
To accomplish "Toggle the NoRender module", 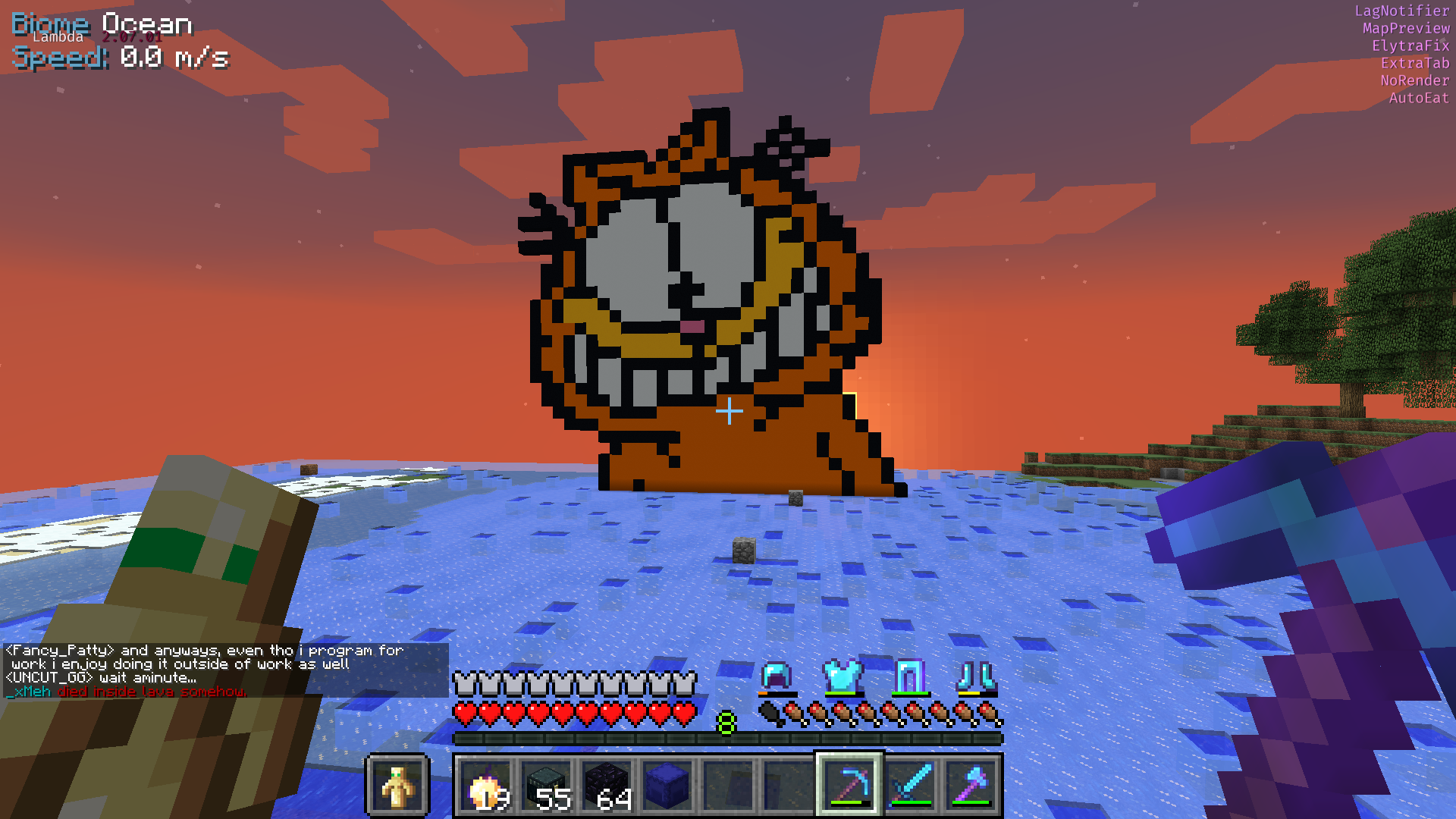I will tap(1415, 80).
